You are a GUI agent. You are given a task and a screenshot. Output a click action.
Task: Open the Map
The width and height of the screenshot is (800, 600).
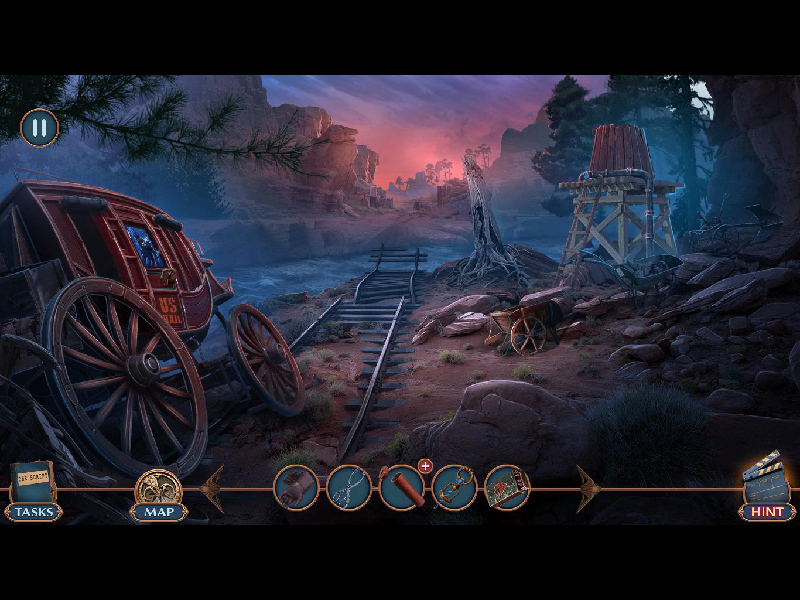(x=159, y=494)
